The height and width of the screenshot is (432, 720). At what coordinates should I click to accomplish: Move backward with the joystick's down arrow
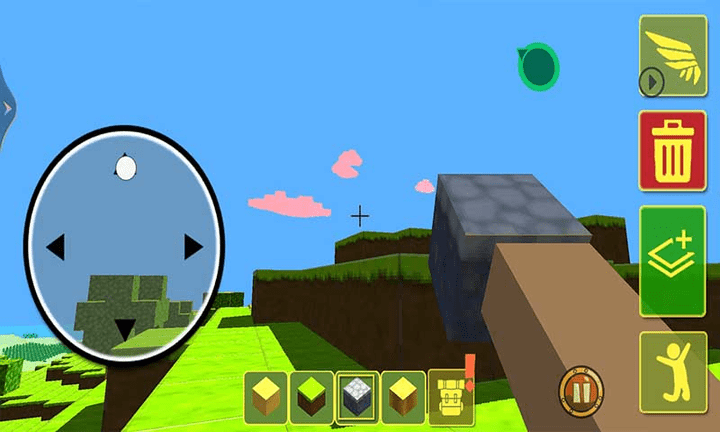click(125, 328)
